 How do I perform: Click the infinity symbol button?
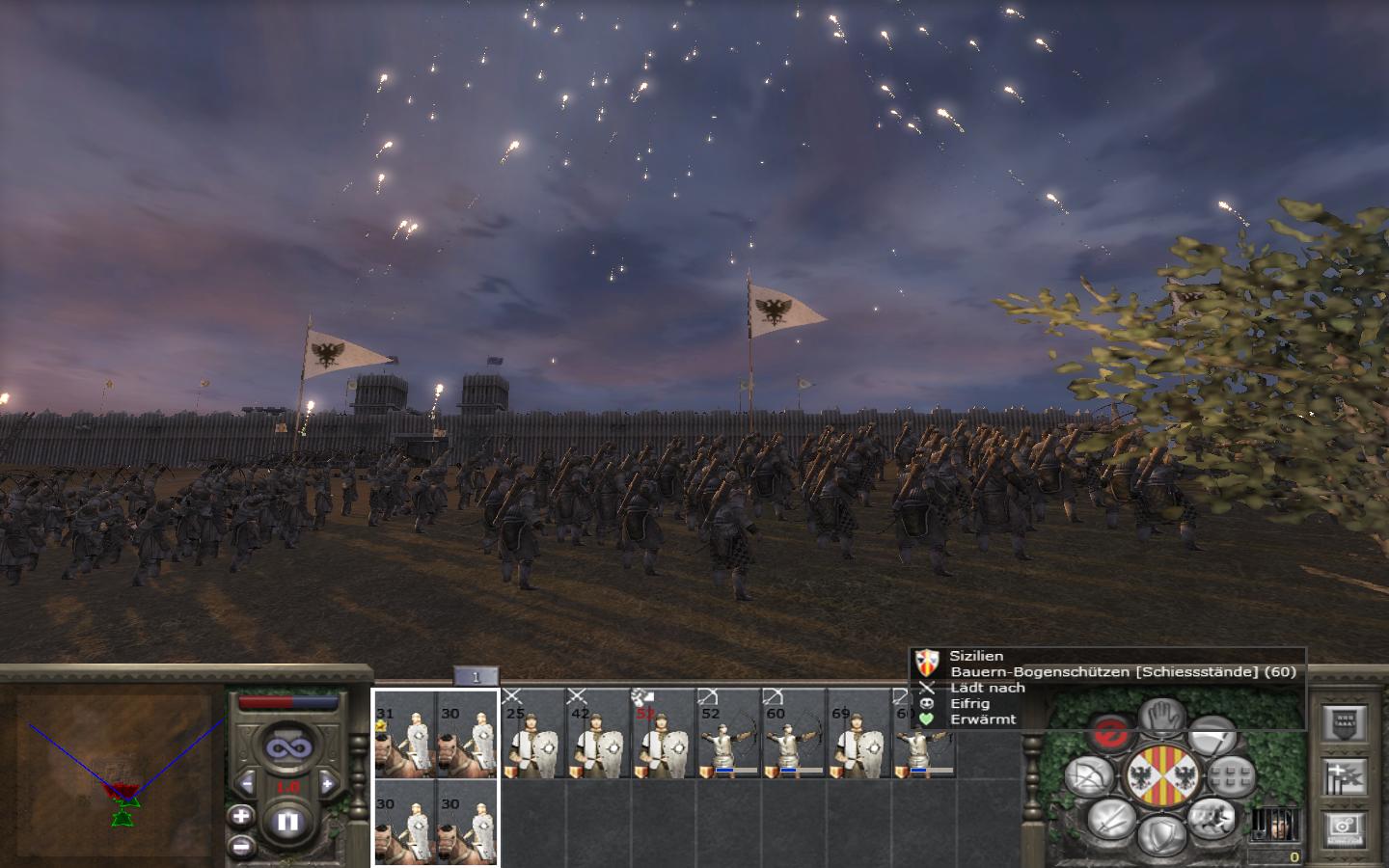pos(286,747)
